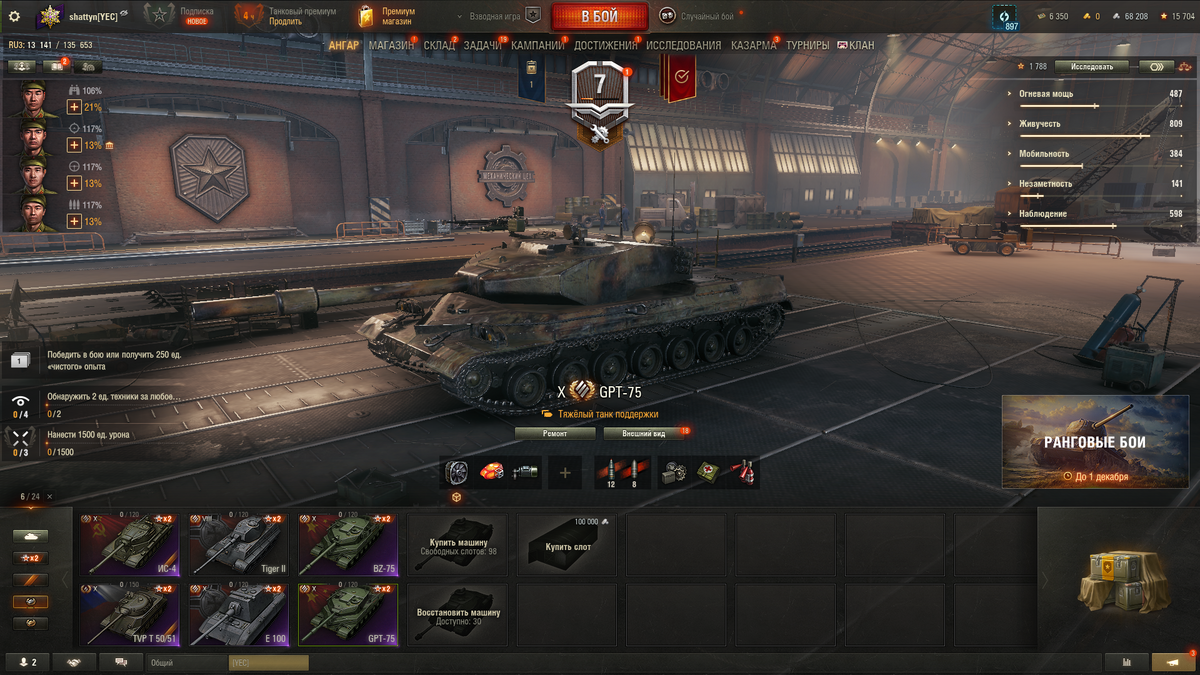Open the ЗАДАЧИ tab
The height and width of the screenshot is (675, 1200).
point(483,45)
